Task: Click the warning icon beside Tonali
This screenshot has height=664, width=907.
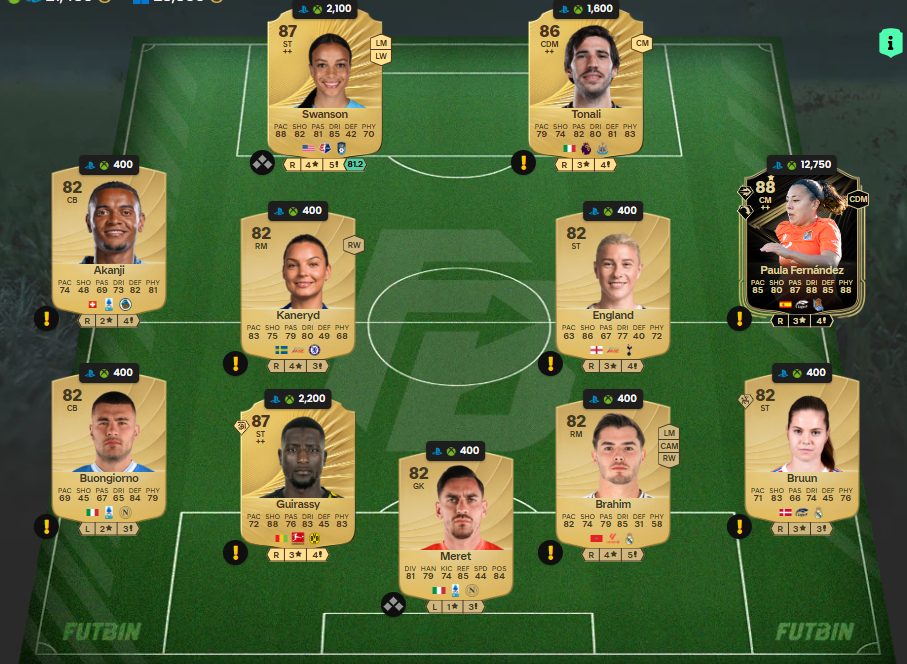Action: coord(523,162)
